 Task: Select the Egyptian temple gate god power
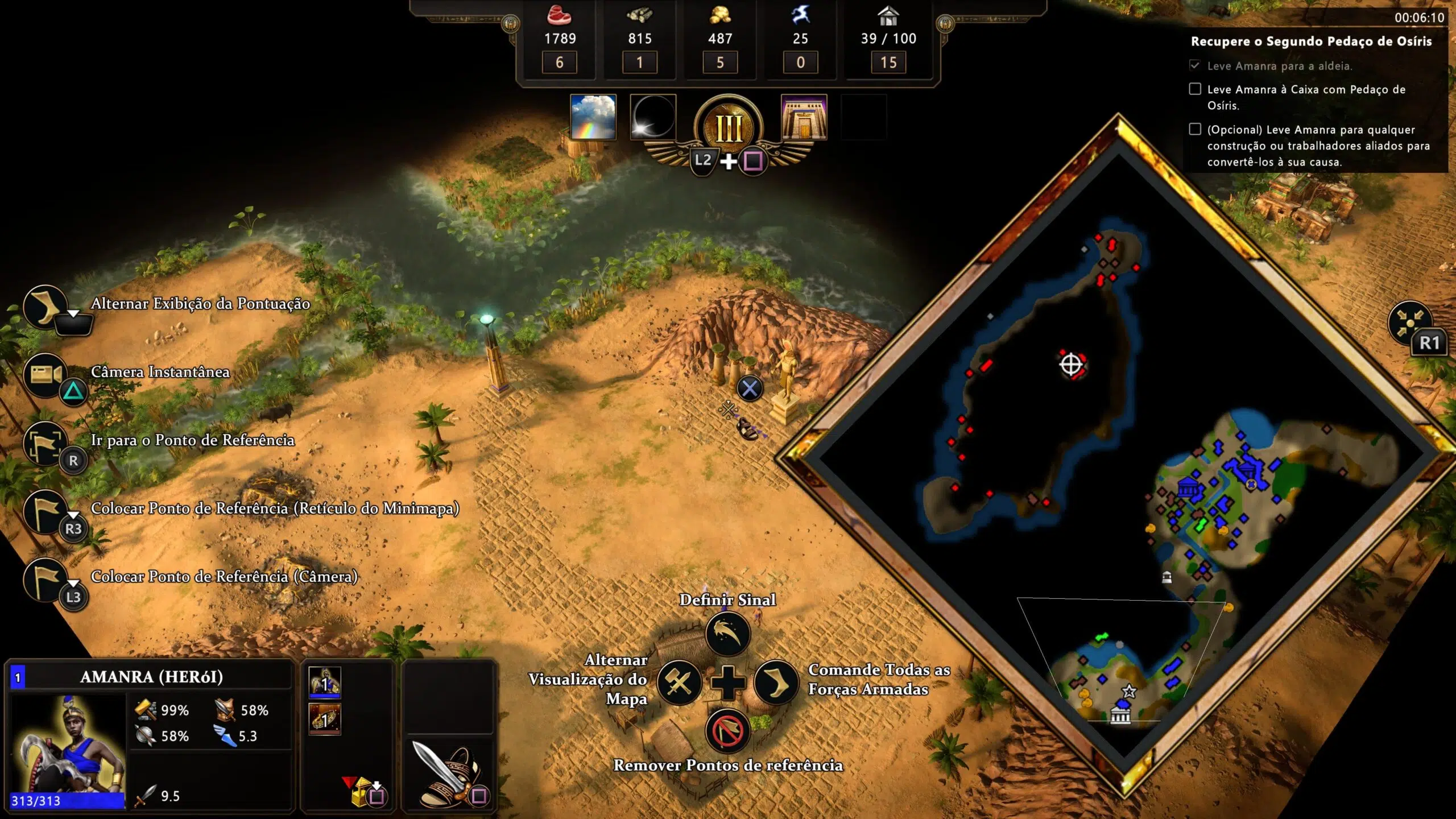pos(804,117)
